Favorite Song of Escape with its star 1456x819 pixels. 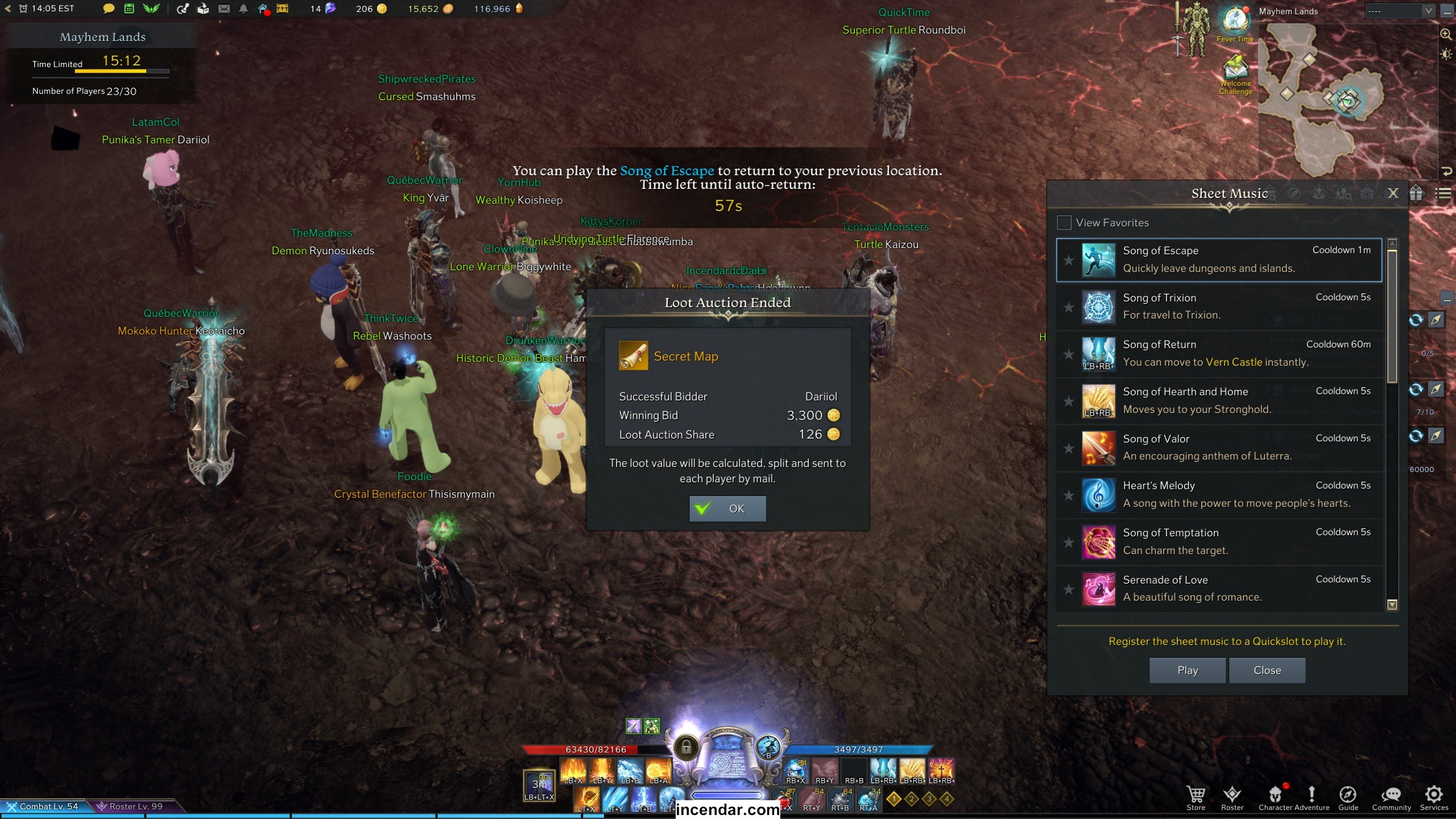tap(1069, 260)
